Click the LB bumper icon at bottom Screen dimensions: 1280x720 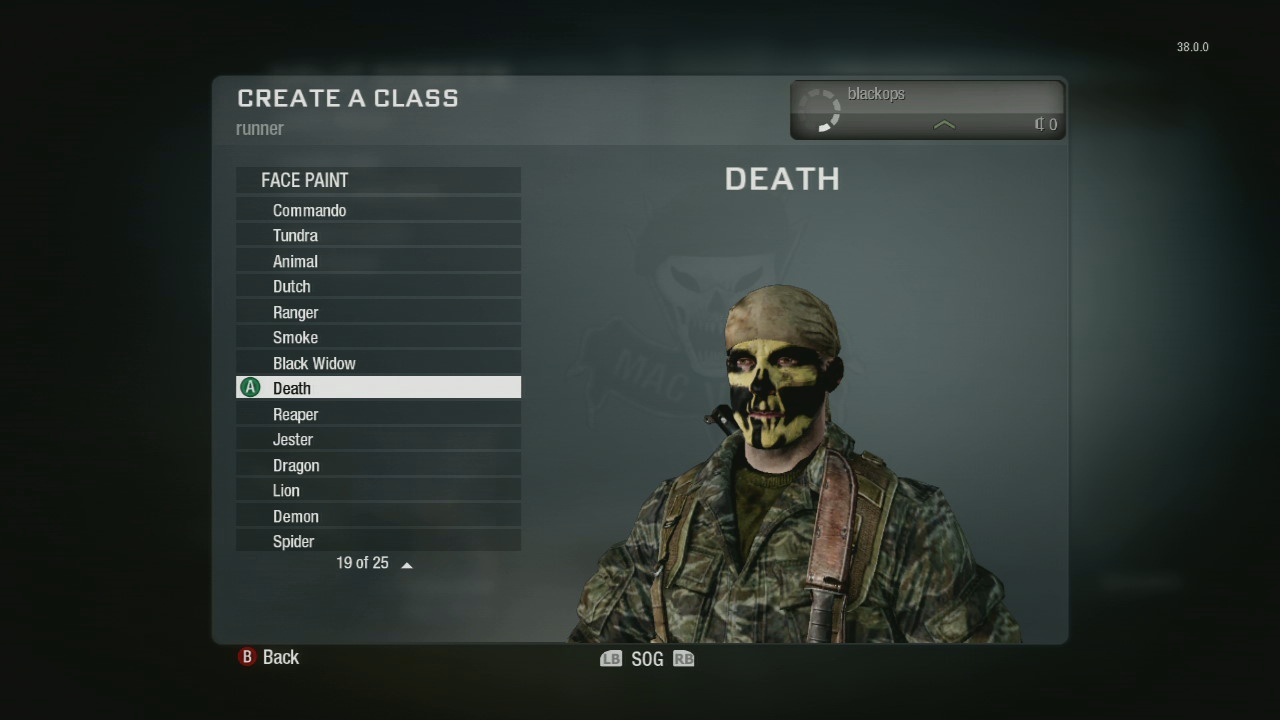click(x=611, y=658)
